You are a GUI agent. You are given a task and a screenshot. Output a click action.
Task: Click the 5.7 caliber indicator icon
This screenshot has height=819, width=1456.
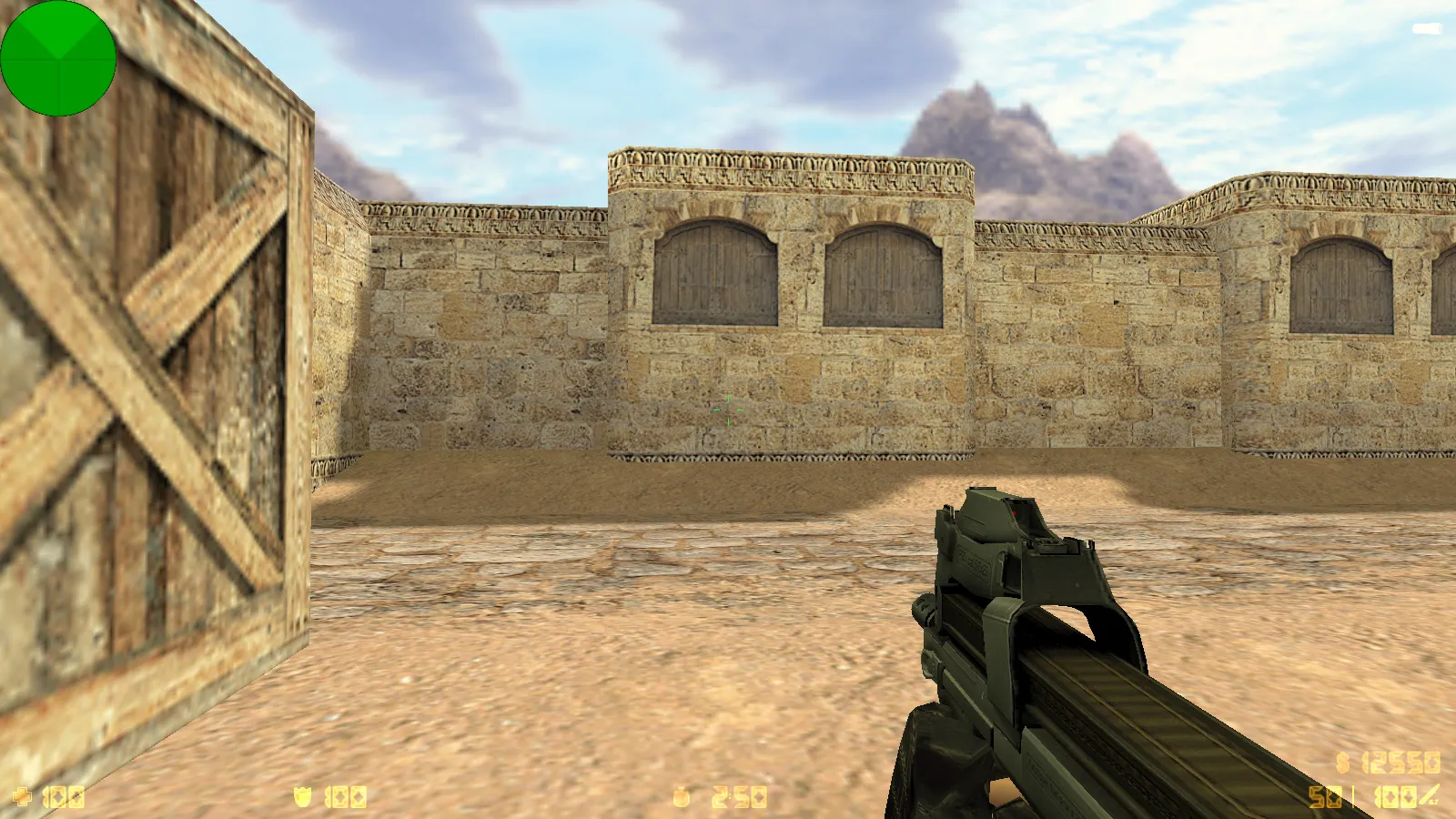click(1429, 794)
